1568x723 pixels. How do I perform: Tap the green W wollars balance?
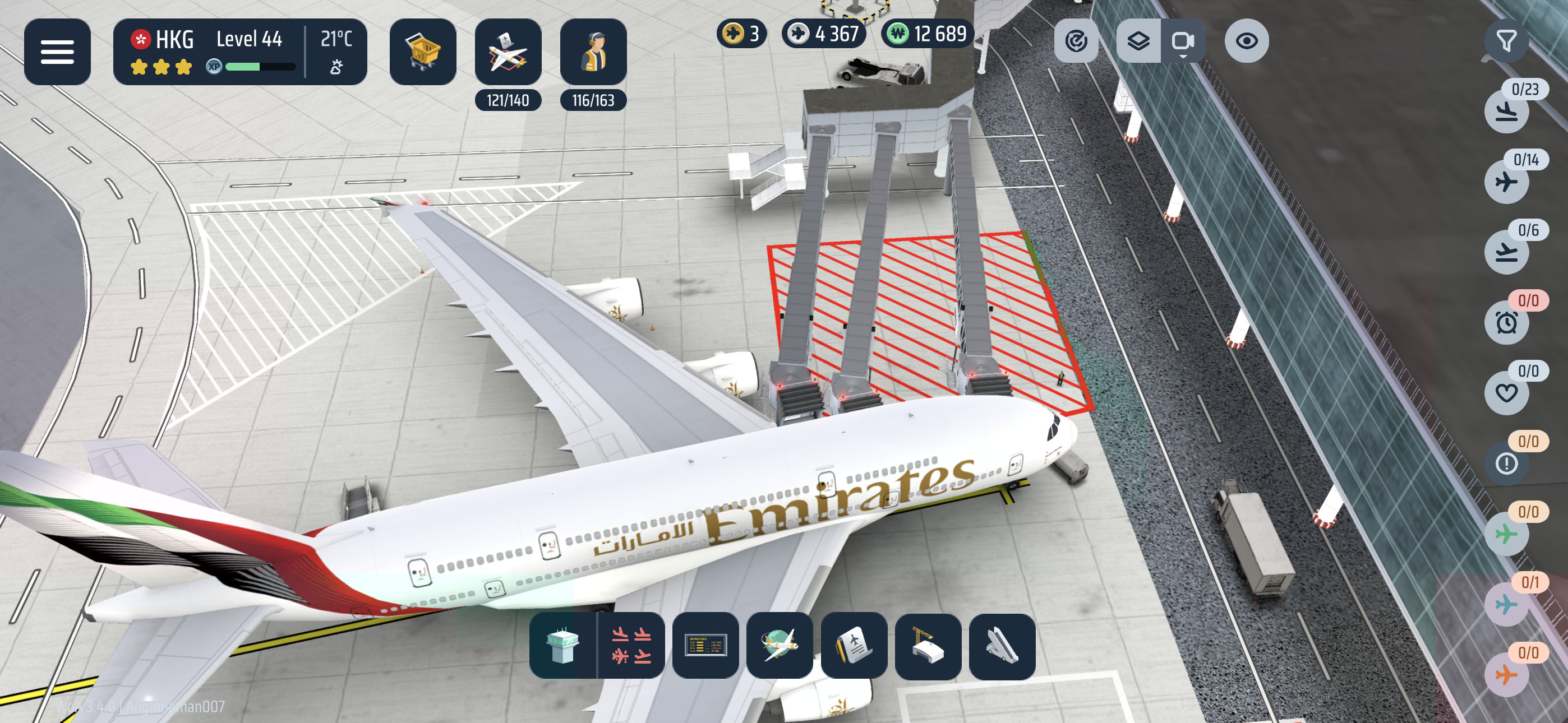pos(927,34)
